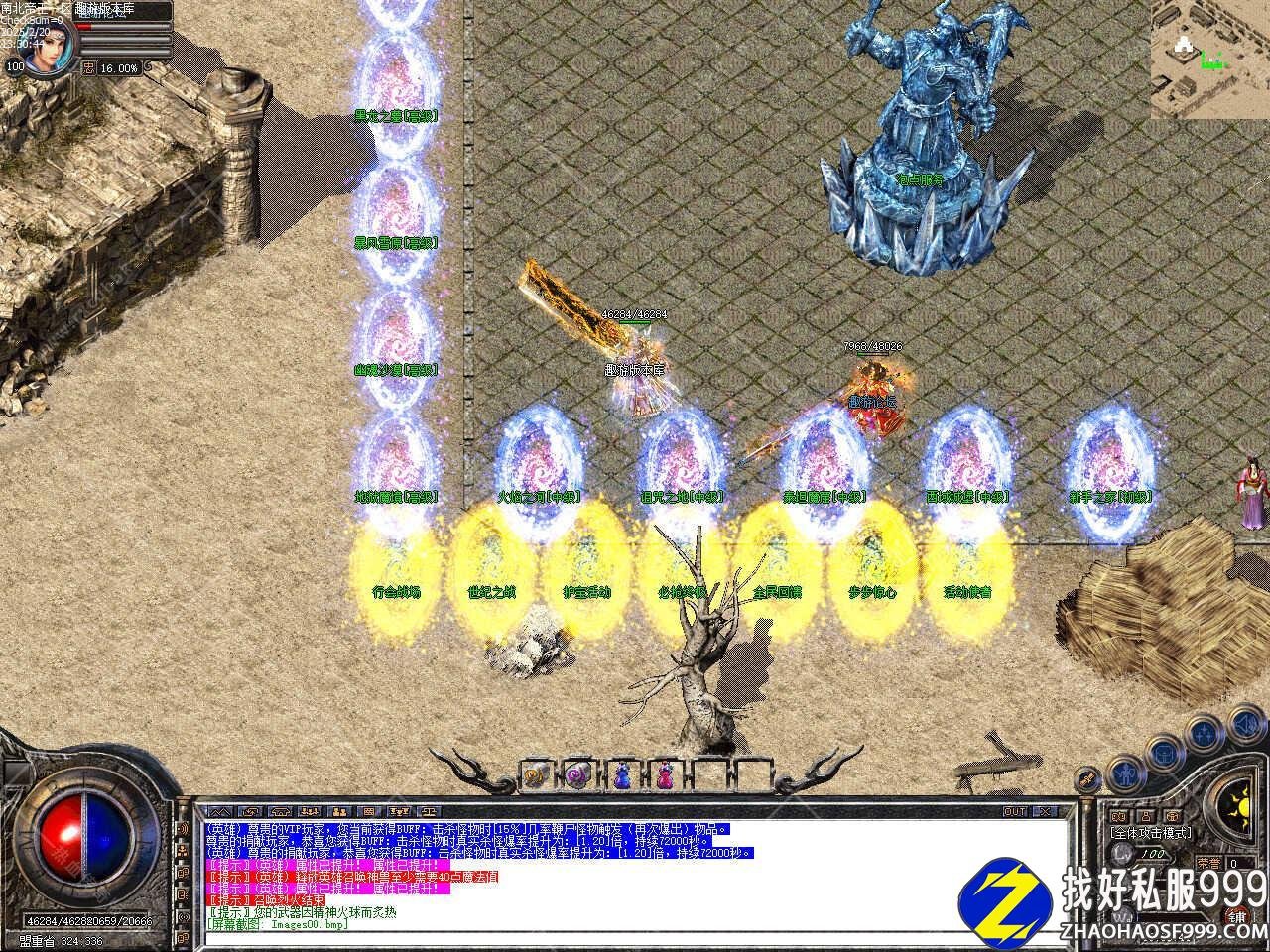This screenshot has height=952, width=1270.
Task: Drink the pink potion in the belt
Action: [664, 773]
